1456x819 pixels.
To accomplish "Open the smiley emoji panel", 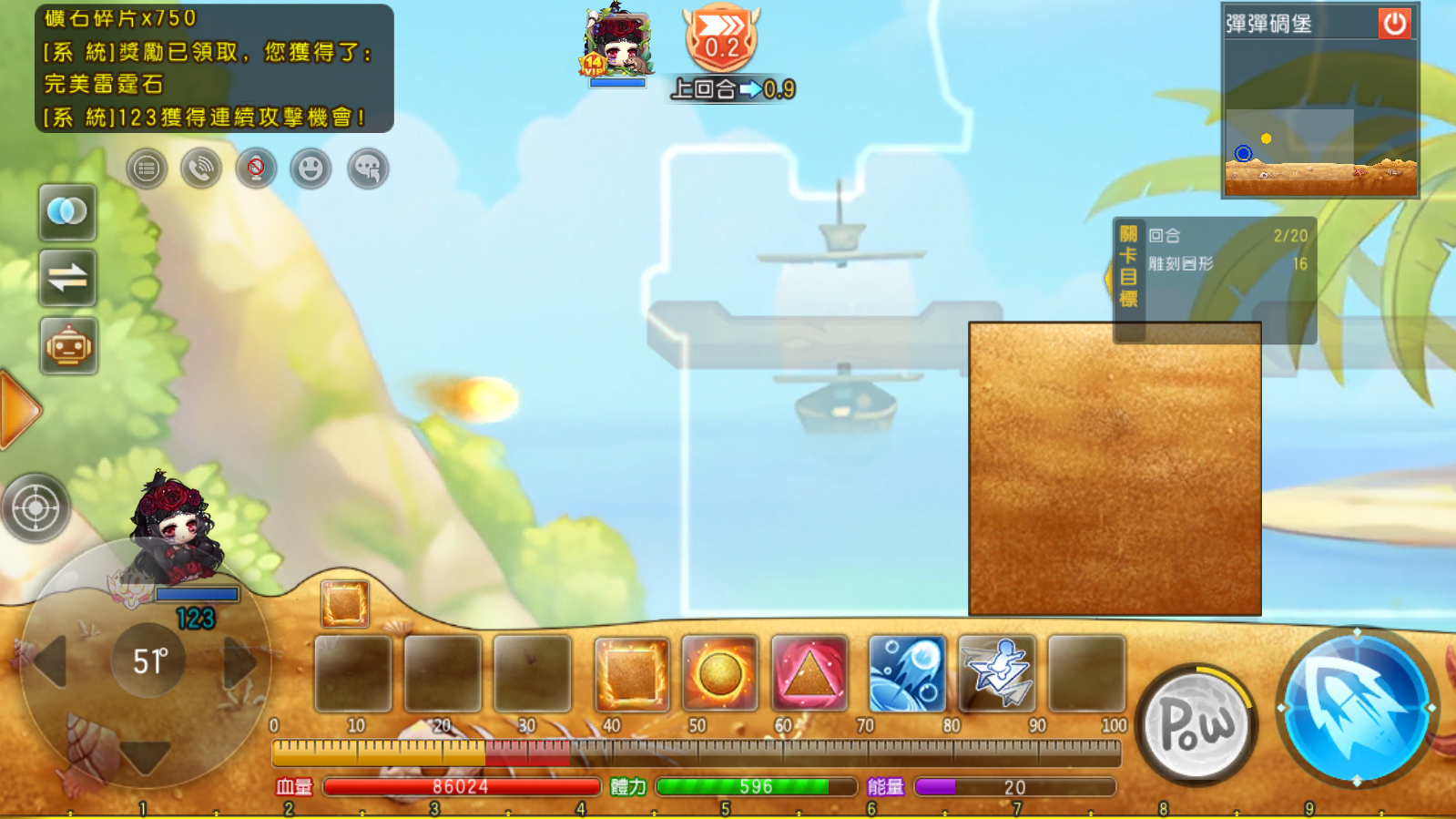I will click(311, 169).
